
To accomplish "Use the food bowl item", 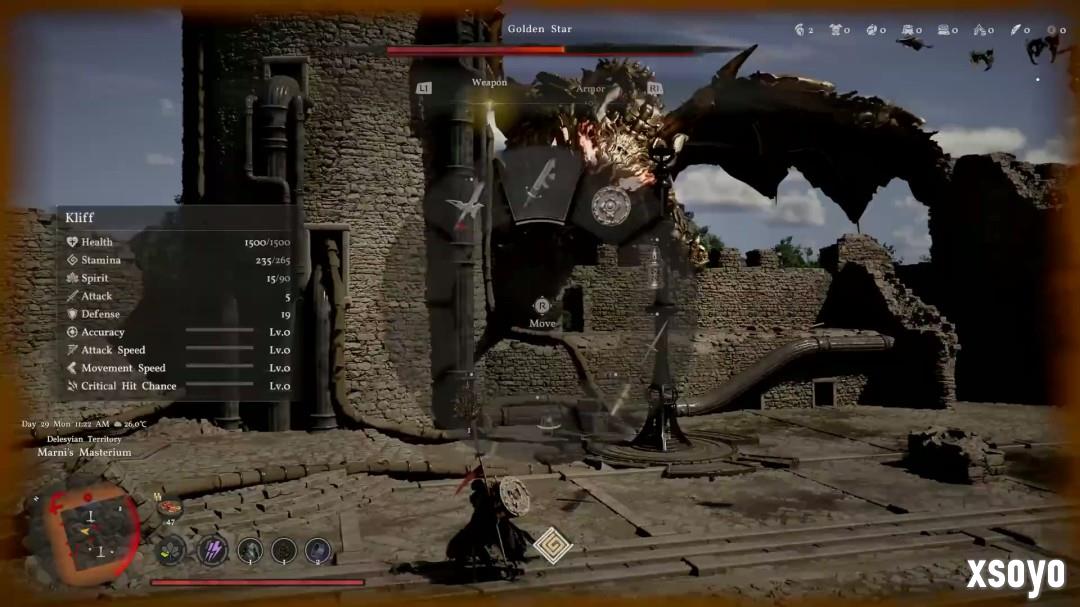I will 169,509.
